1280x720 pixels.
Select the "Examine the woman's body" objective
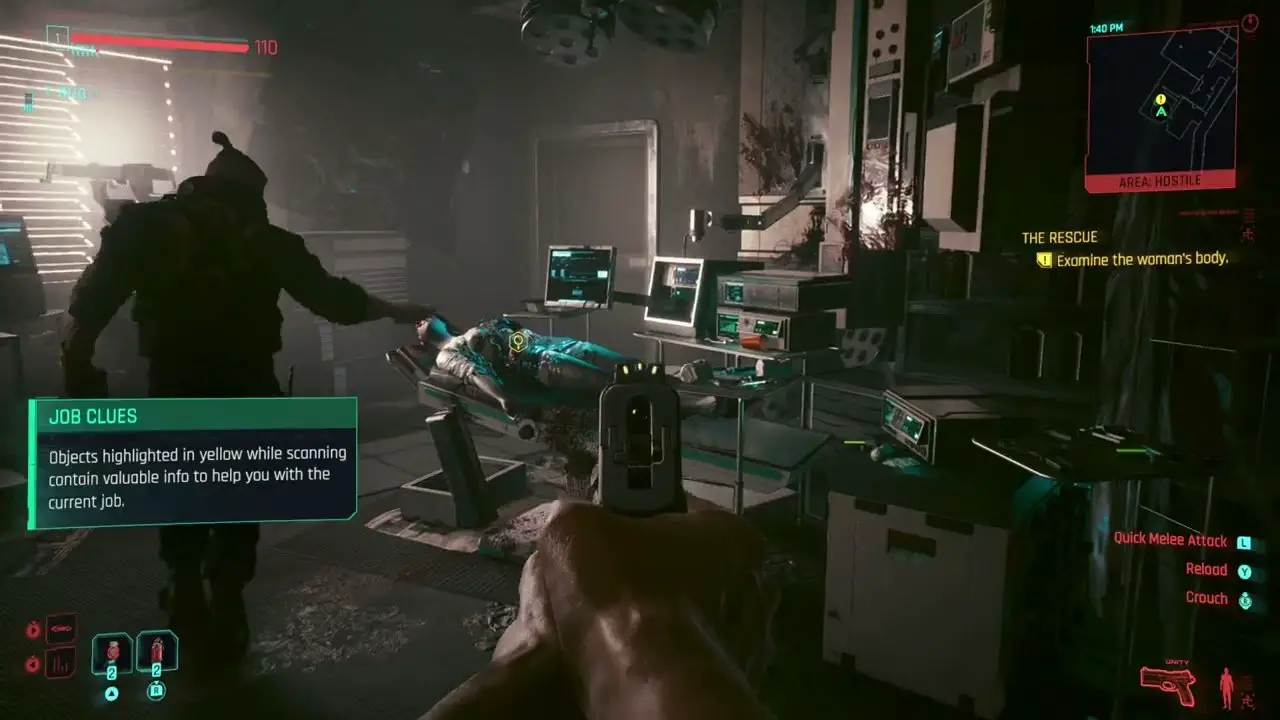[x=1141, y=259]
